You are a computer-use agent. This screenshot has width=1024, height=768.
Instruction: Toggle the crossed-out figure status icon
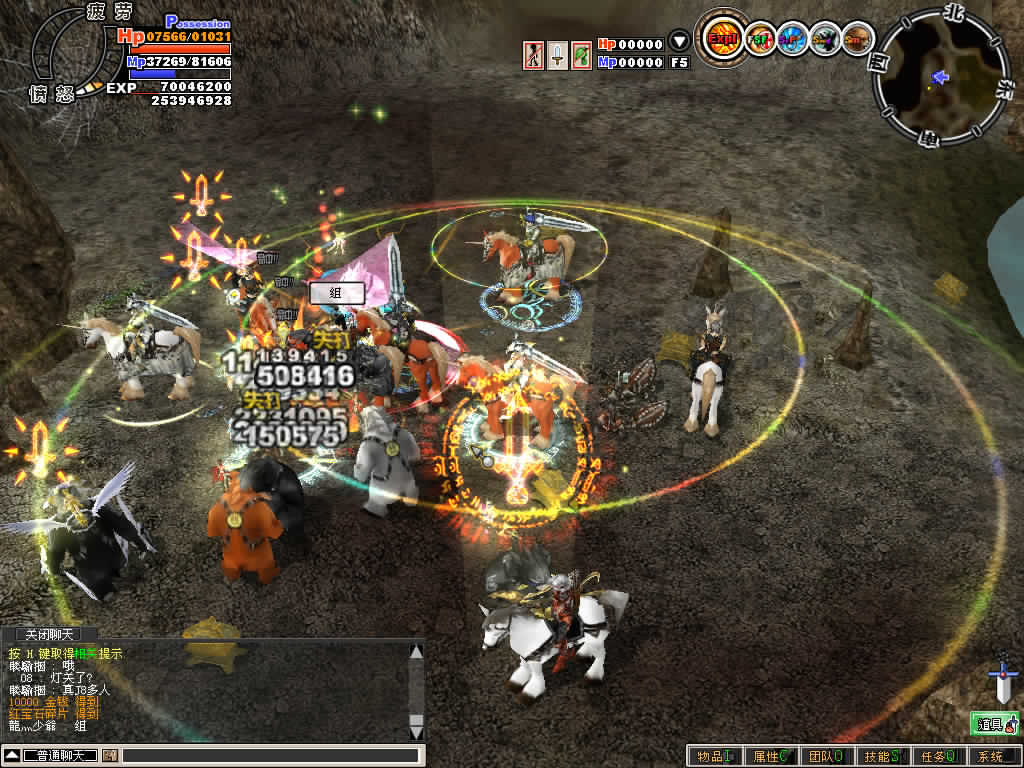(x=534, y=55)
